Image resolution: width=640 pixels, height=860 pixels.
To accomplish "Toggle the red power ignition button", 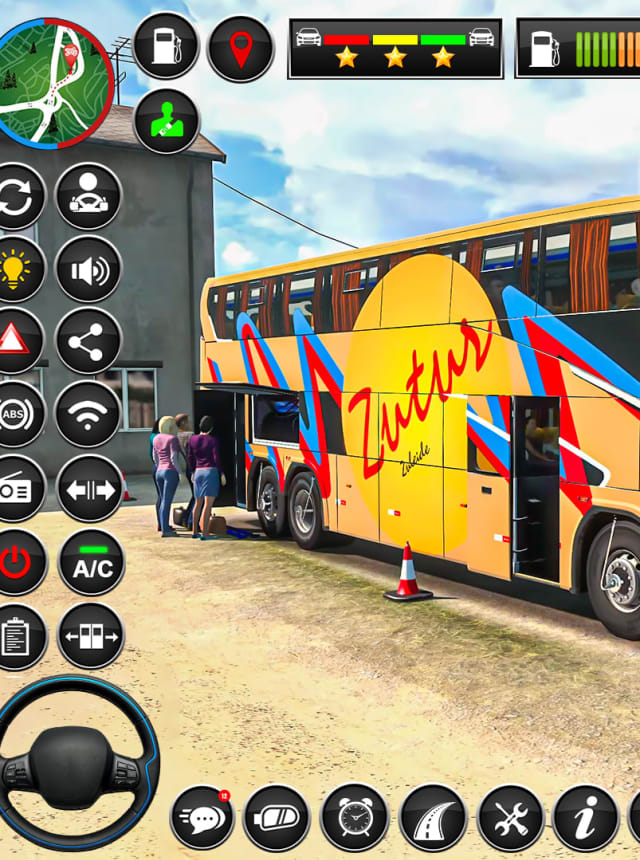I will [16, 562].
